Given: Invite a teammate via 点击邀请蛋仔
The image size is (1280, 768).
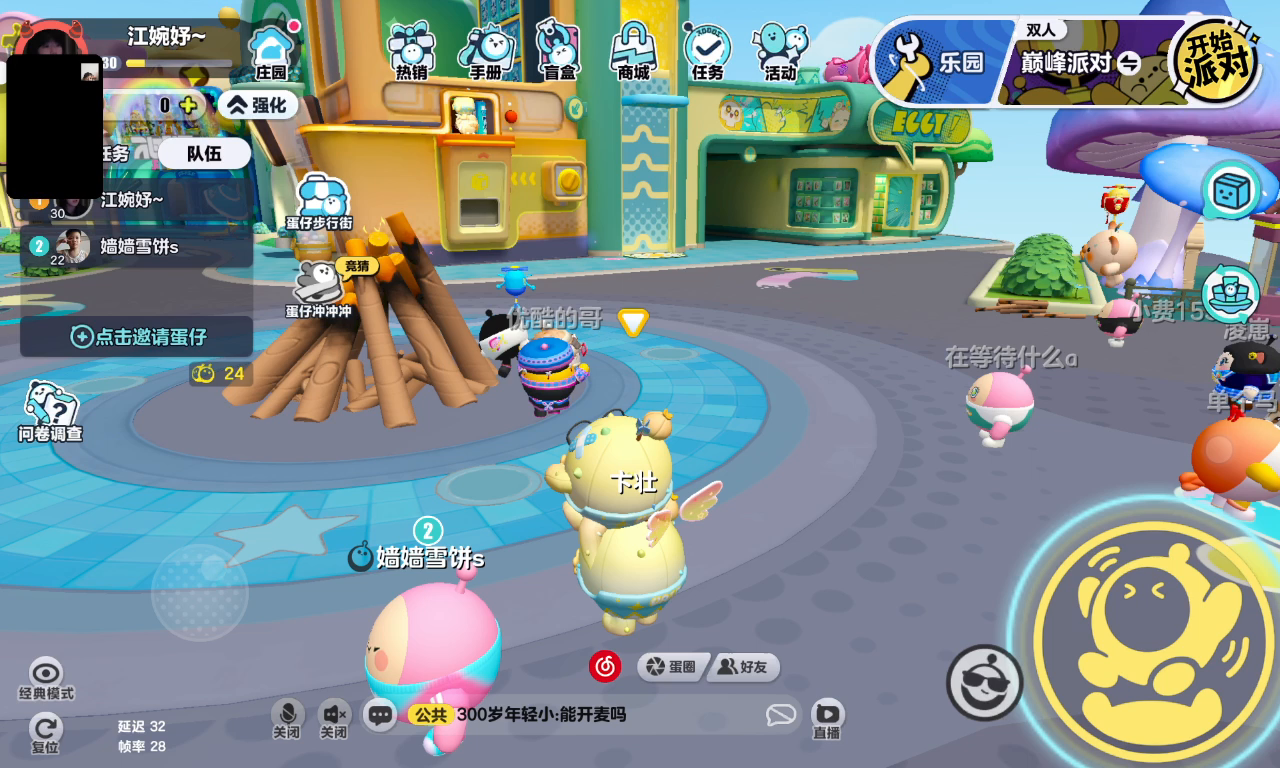Looking at the screenshot, I should pos(137,336).
